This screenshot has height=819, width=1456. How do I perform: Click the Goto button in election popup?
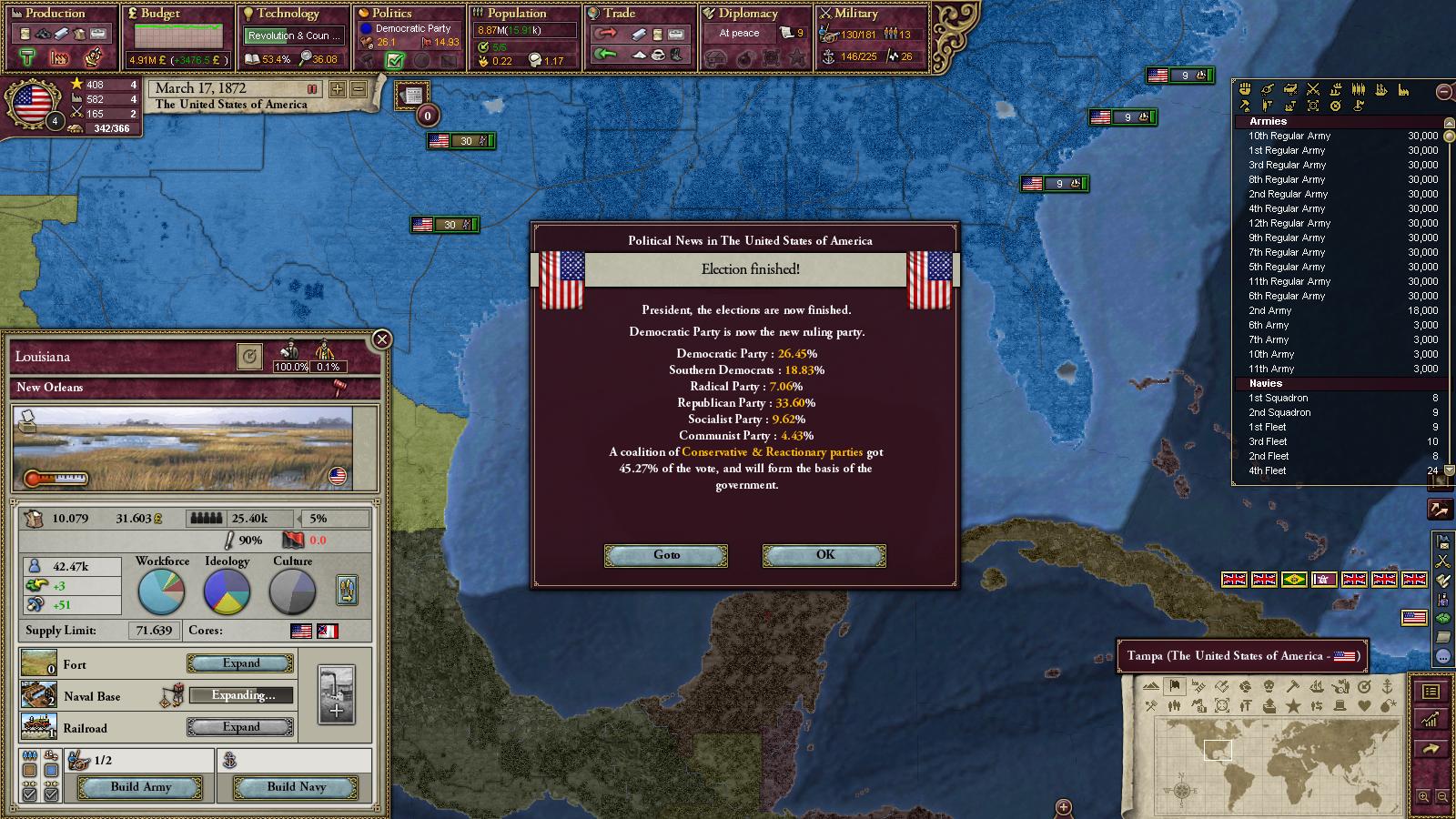coord(666,555)
